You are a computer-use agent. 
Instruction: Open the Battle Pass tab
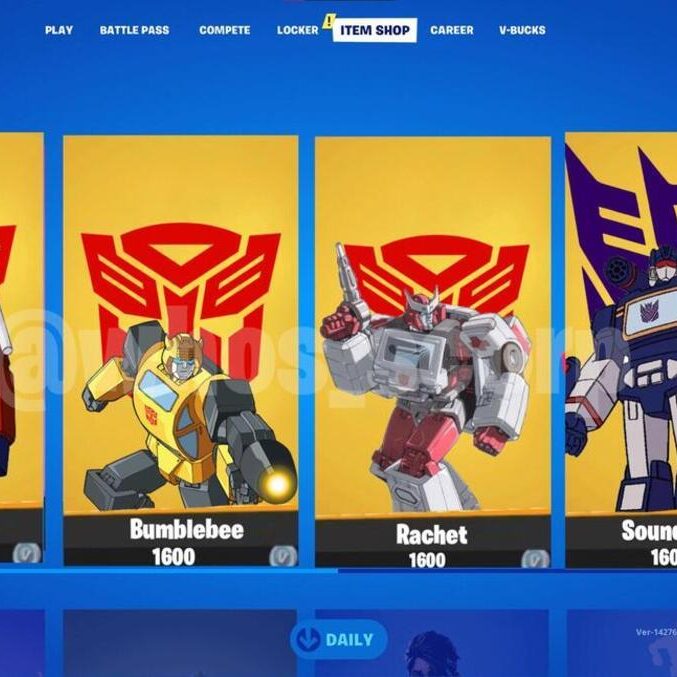click(x=134, y=30)
